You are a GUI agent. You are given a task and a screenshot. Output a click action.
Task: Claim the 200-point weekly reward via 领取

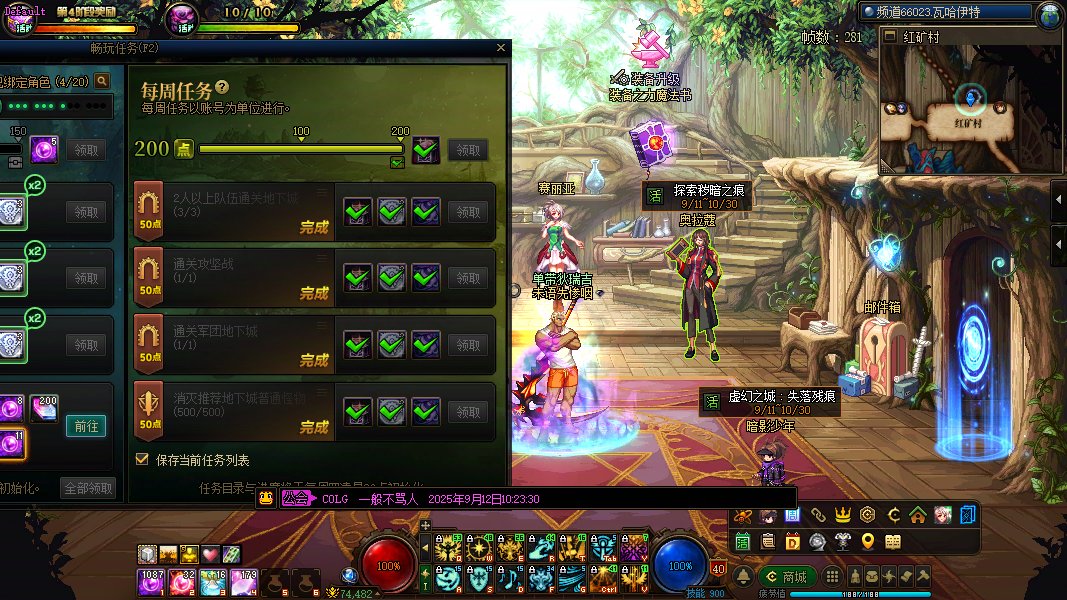click(x=468, y=150)
